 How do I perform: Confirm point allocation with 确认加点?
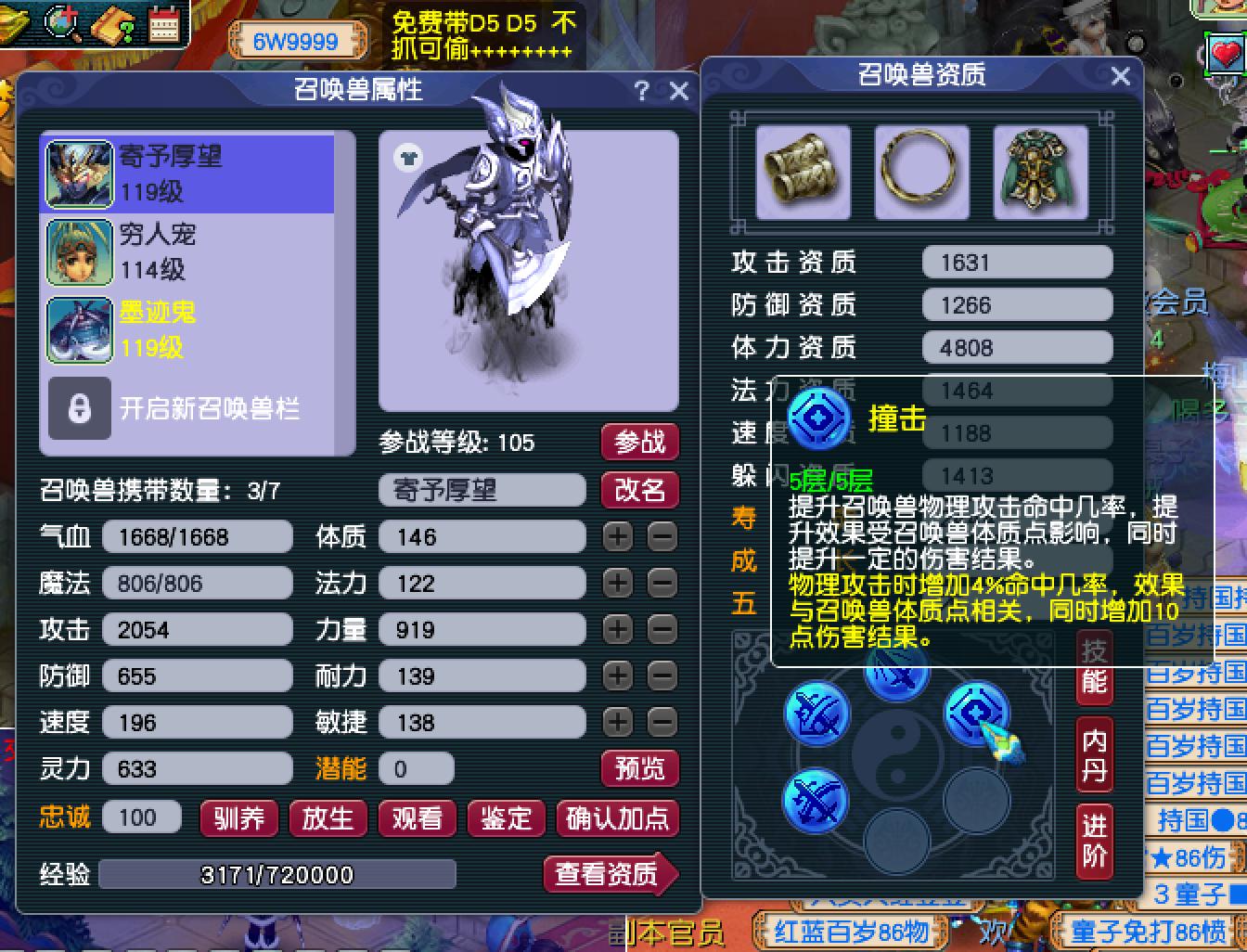(x=617, y=819)
